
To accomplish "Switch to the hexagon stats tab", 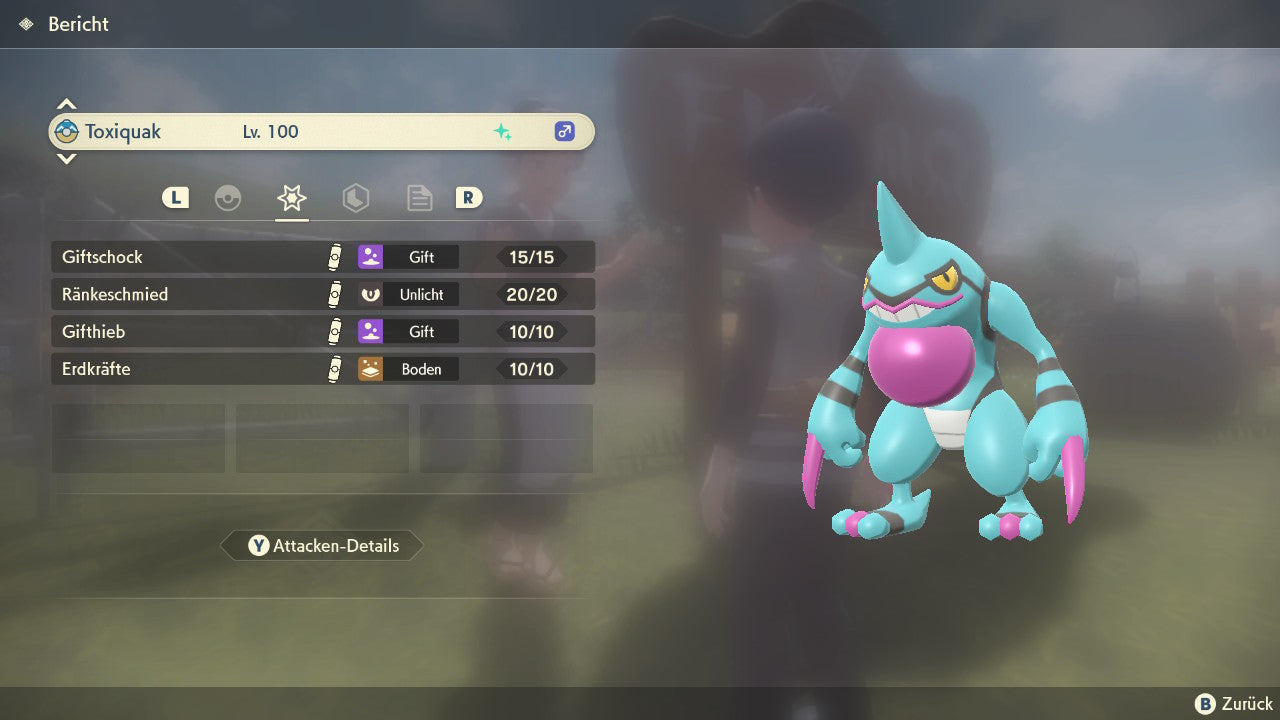I will [x=356, y=198].
